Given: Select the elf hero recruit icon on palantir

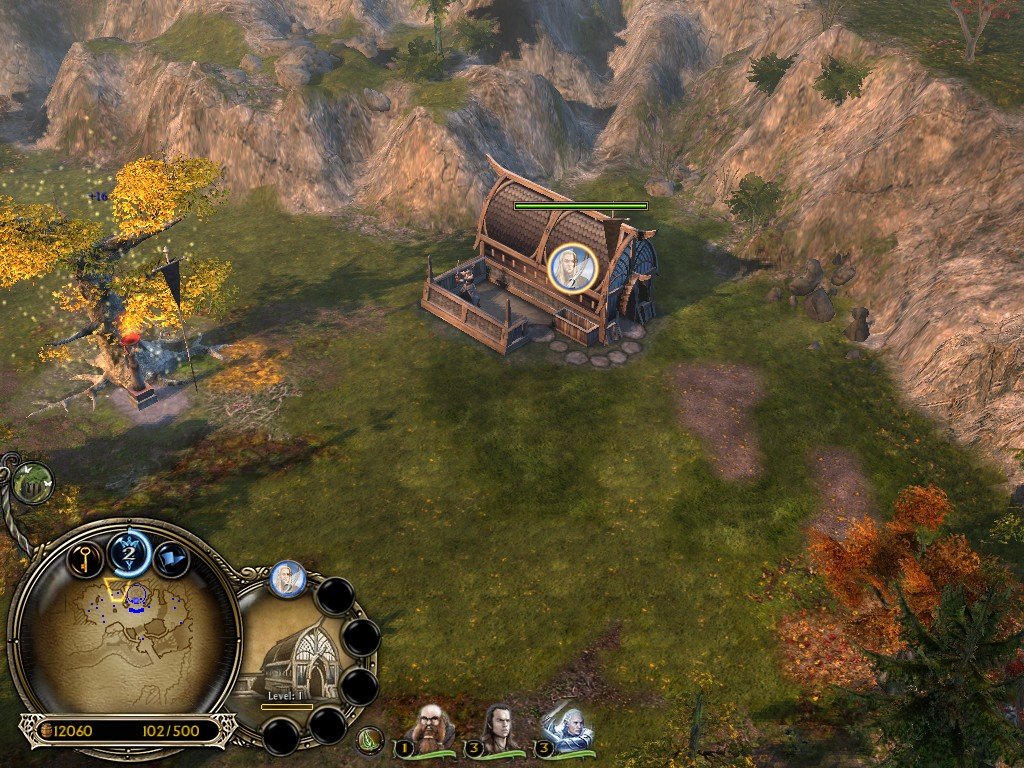Looking at the screenshot, I should click(288, 579).
